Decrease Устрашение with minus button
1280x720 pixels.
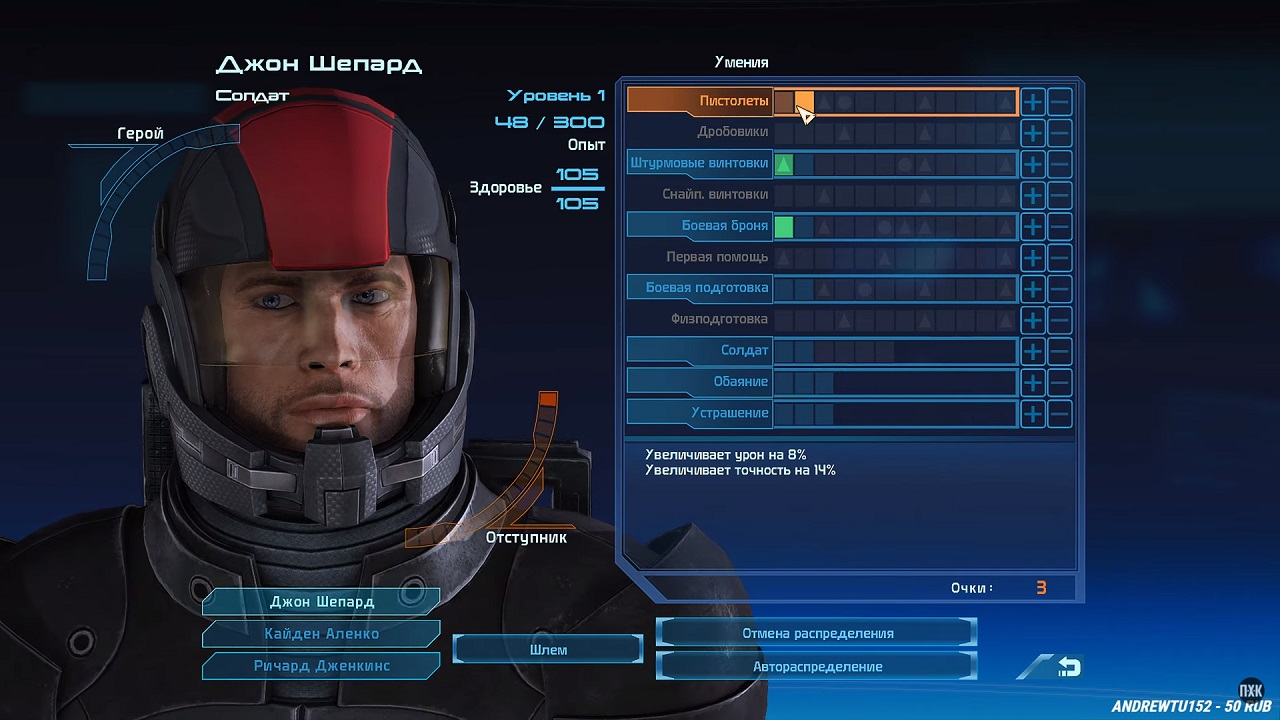[1060, 413]
